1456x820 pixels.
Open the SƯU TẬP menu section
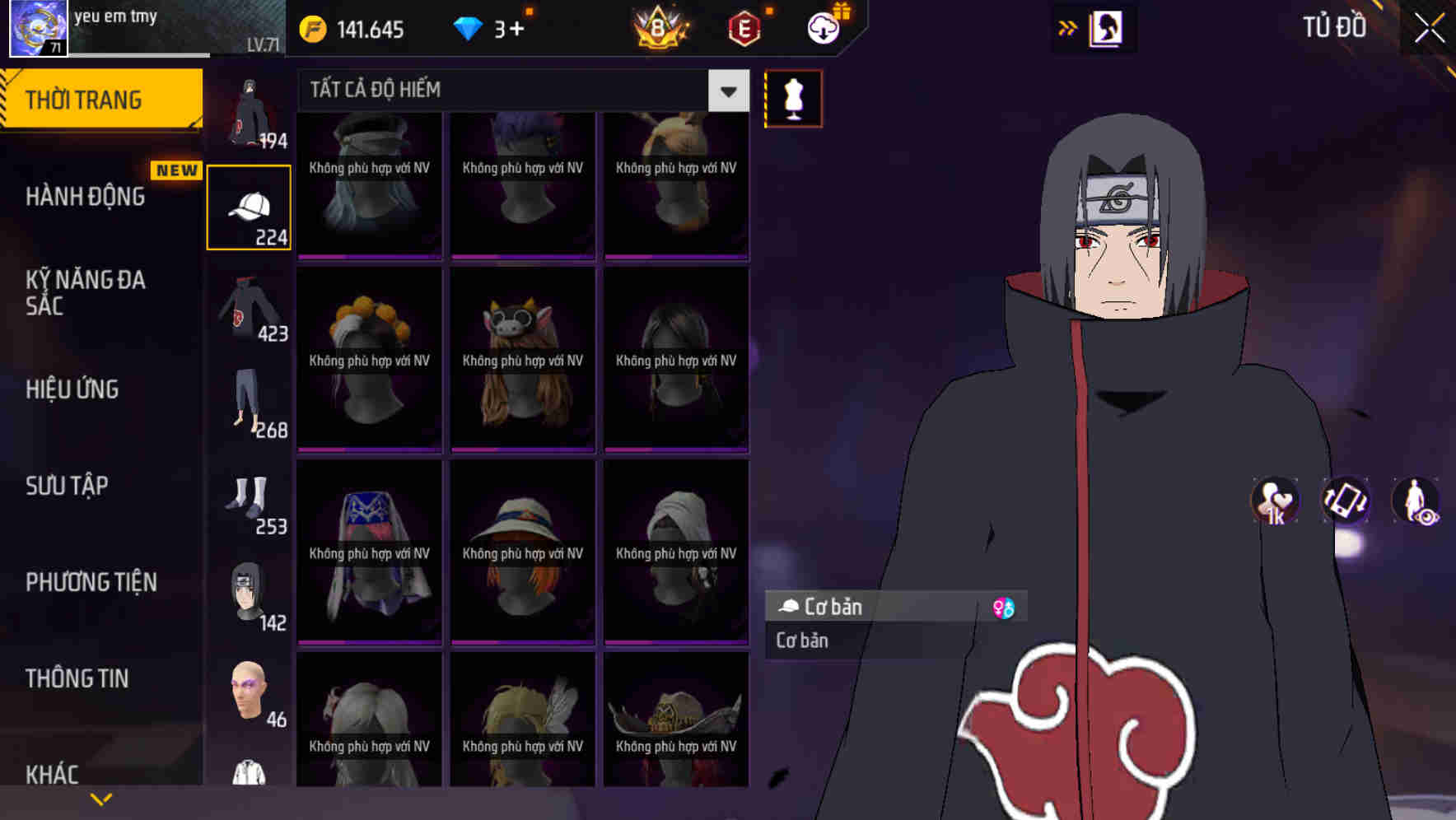click(70, 486)
